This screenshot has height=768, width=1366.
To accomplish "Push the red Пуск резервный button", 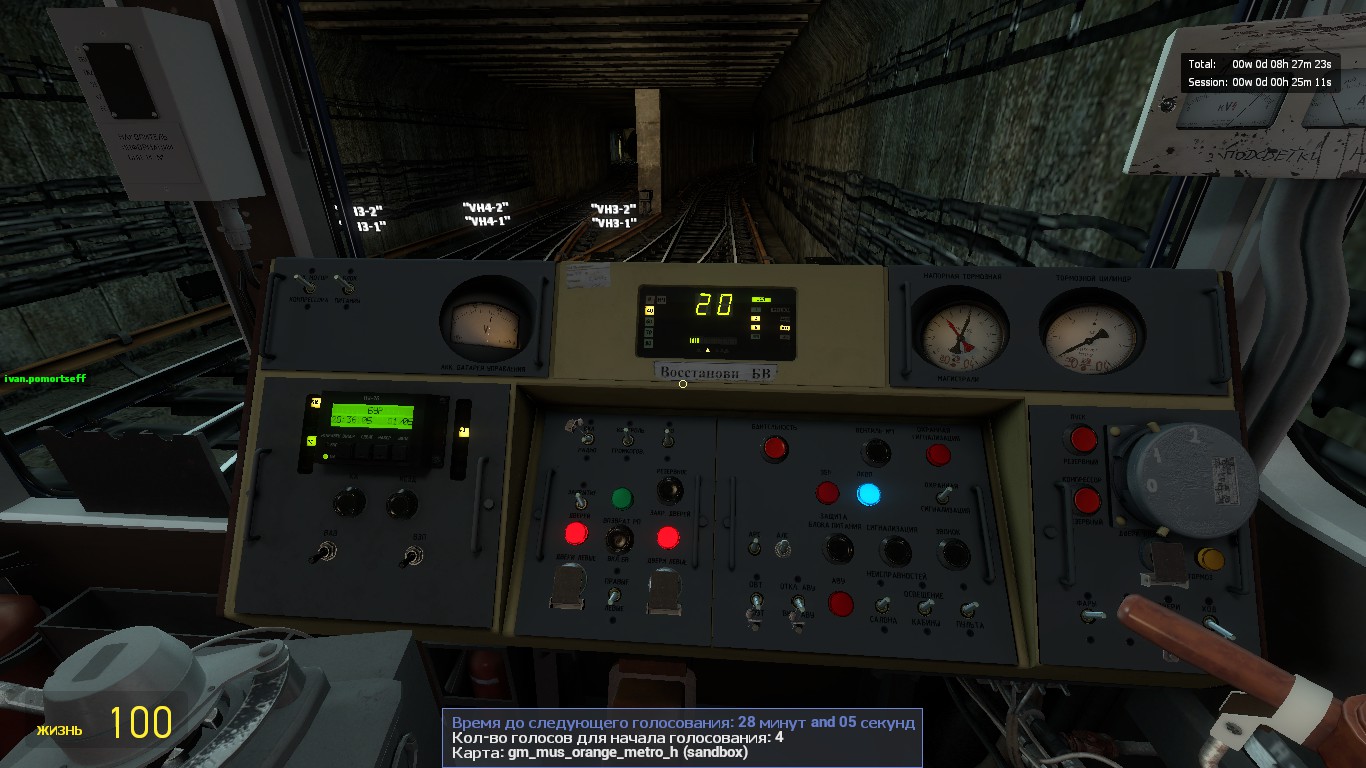I will [1083, 439].
